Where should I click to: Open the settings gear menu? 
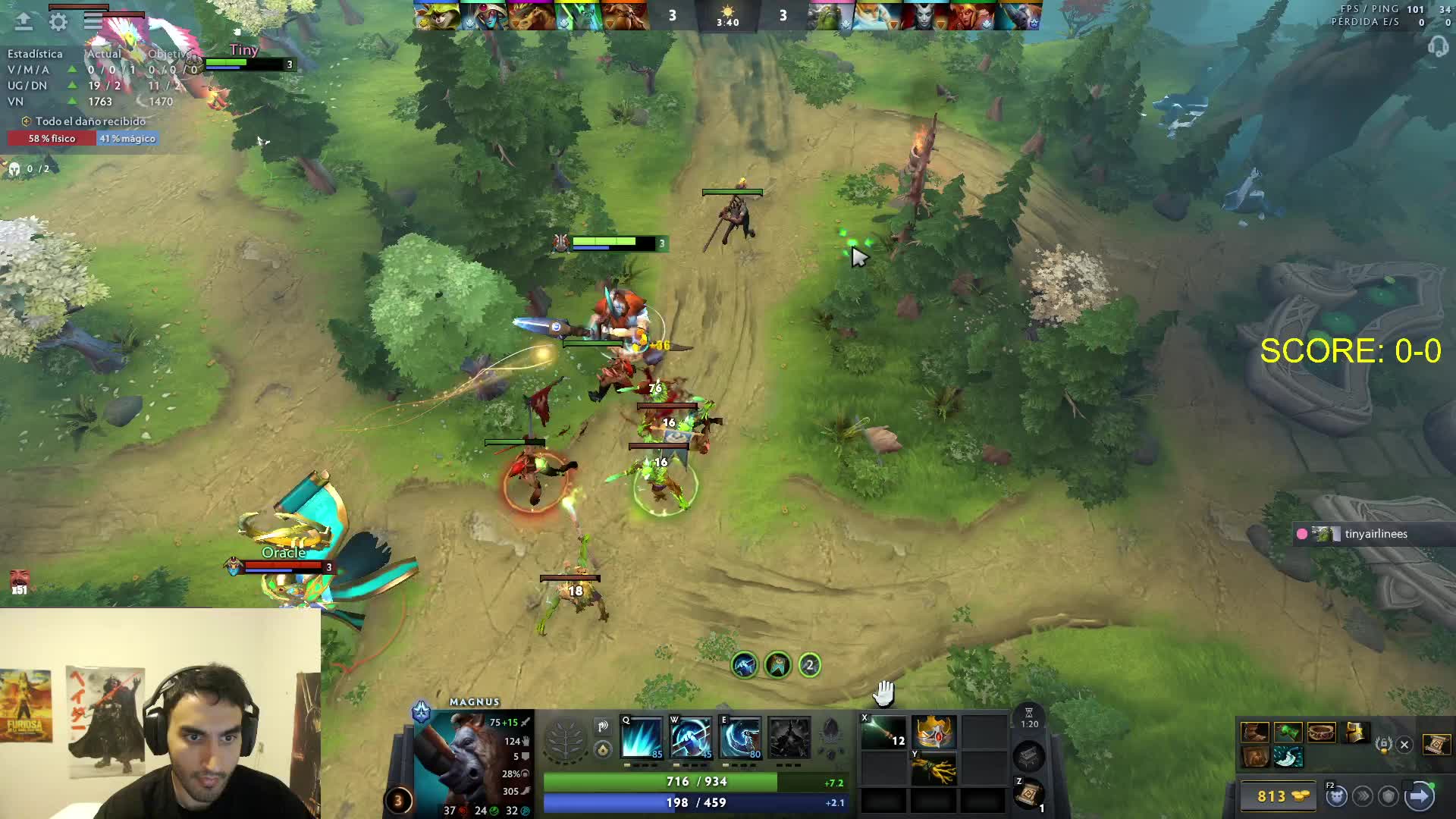pyautogui.click(x=58, y=22)
